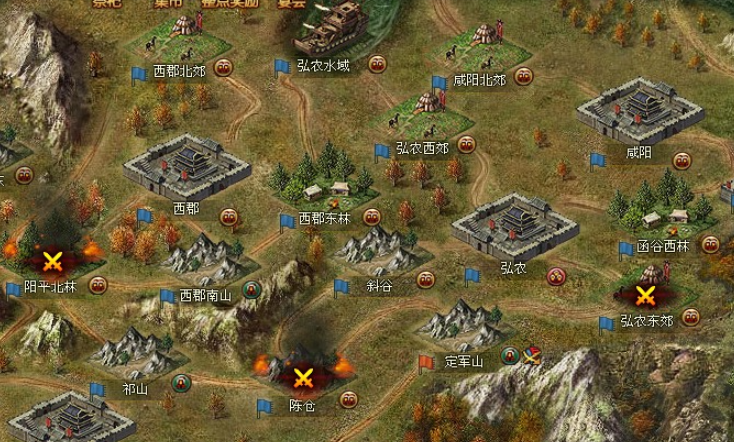Open the burning 陈仓 battle node
Viewport: 734px width, 442px height.
(301, 376)
